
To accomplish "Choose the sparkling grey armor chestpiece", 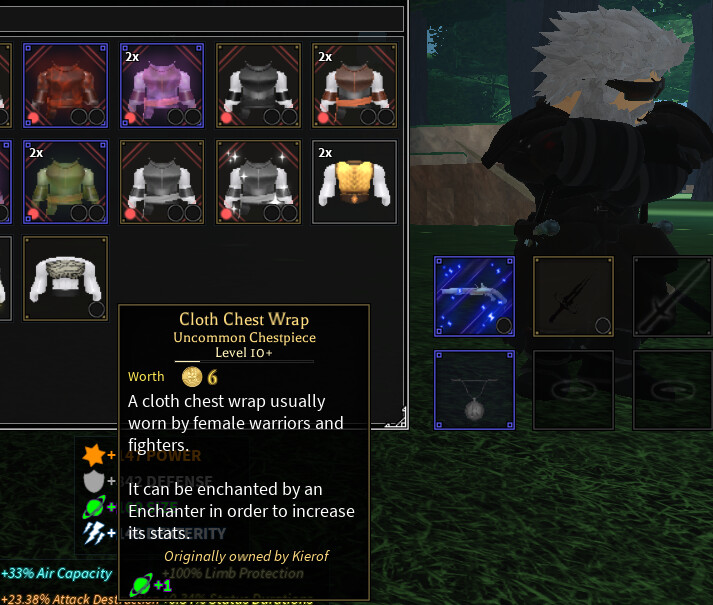I will (258, 181).
